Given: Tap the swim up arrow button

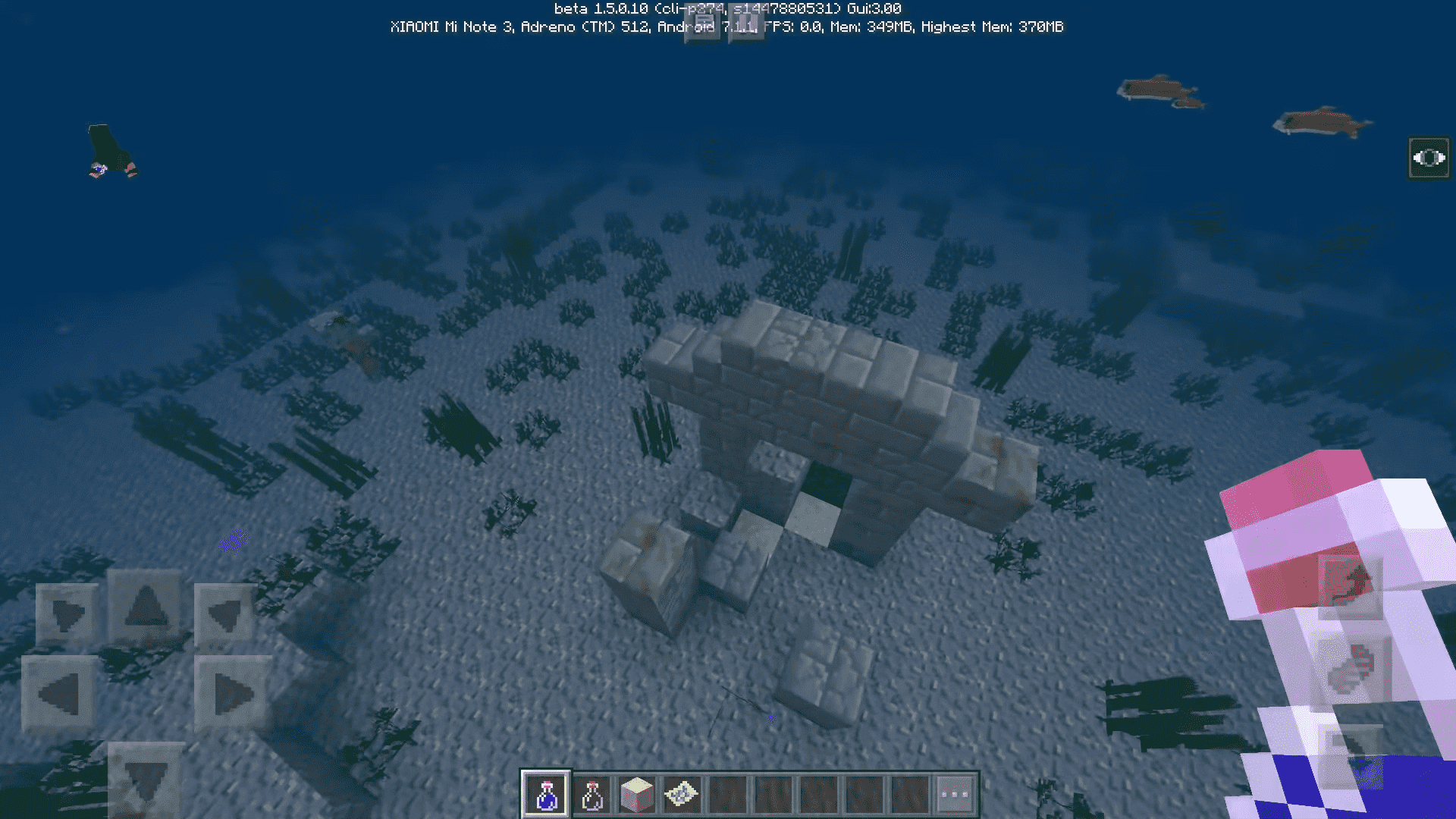Looking at the screenshot, I should coord(1351,585).
